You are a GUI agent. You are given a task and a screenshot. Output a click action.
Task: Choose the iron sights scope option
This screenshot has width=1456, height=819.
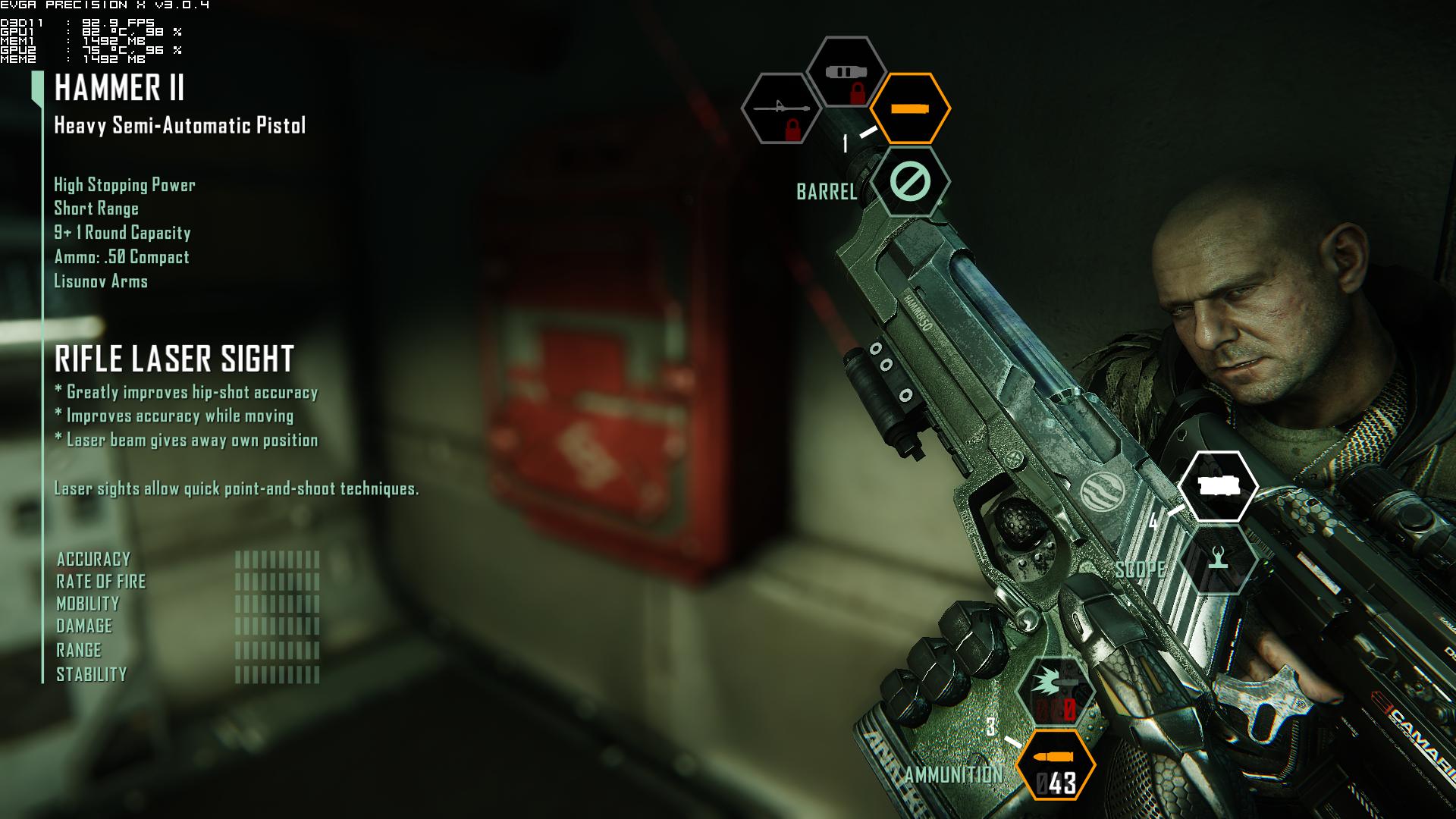tap(1218, 560)
